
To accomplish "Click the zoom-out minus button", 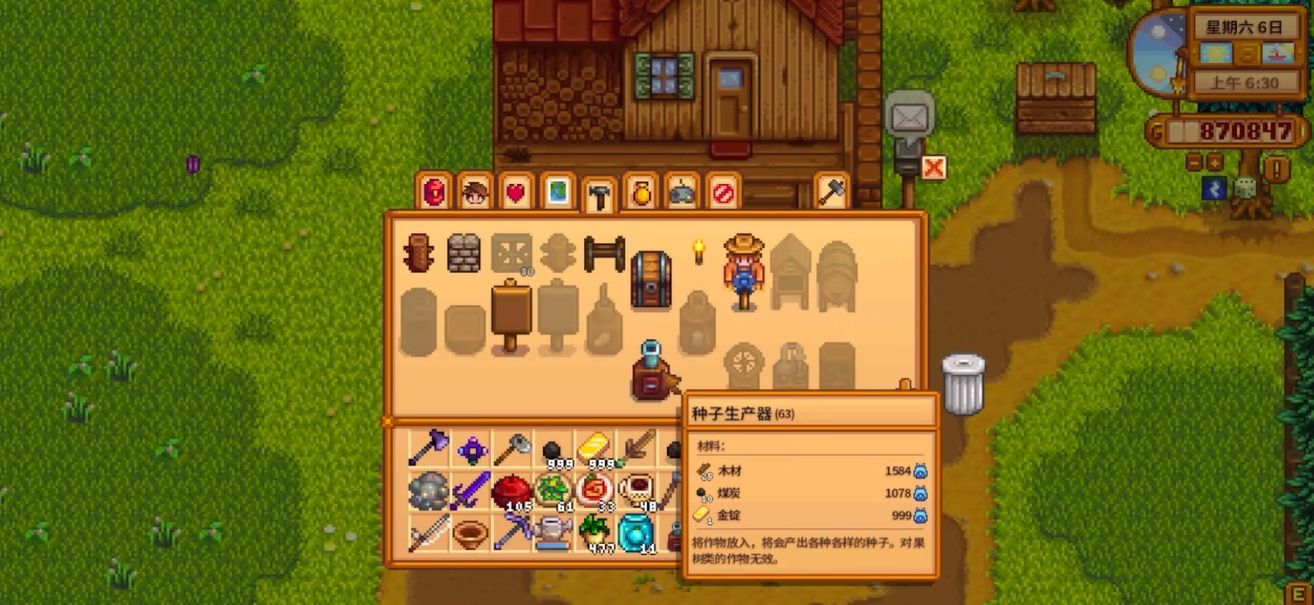I will (x=1194, y=162).
